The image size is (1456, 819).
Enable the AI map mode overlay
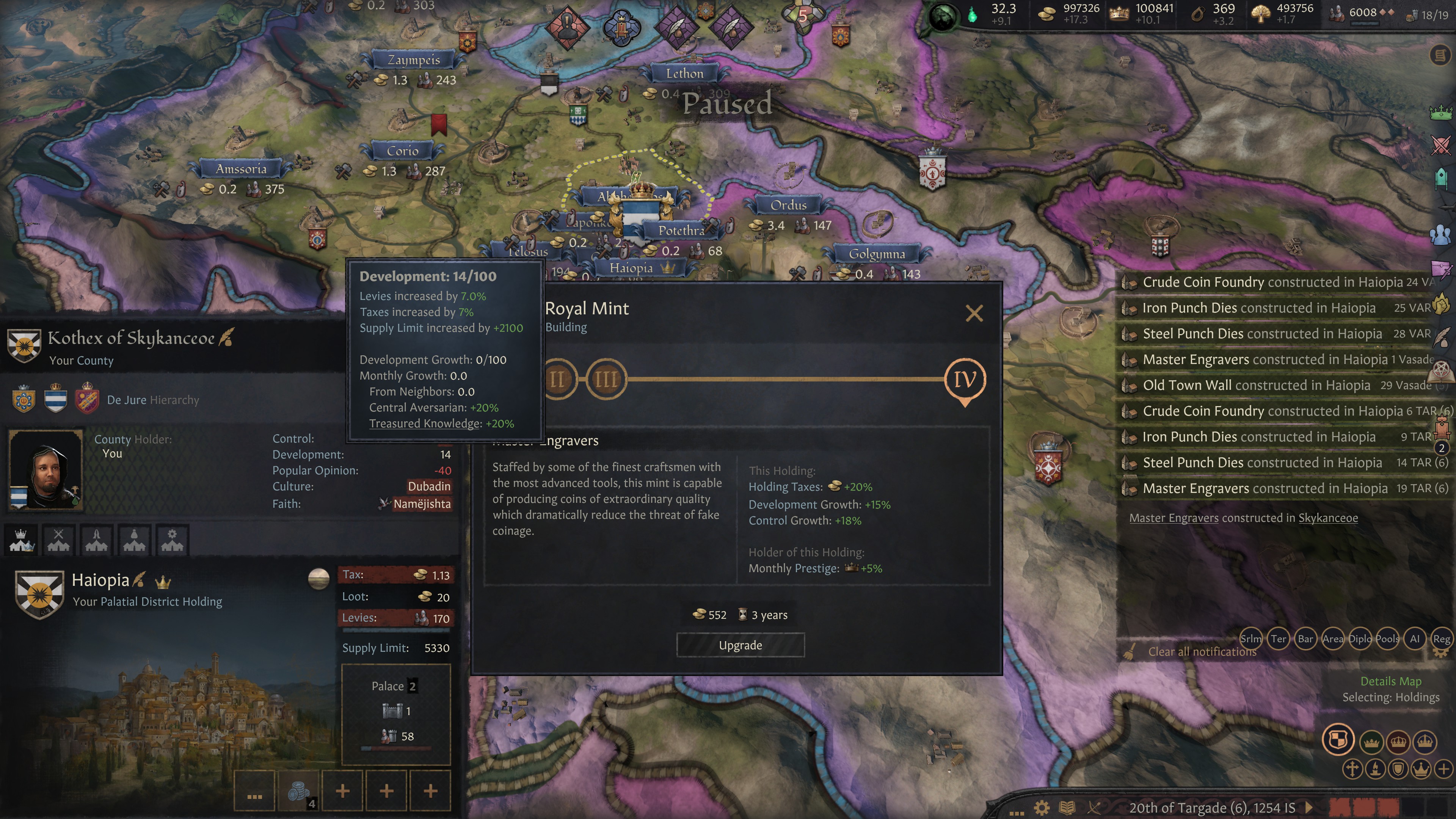click(1415, 639)
